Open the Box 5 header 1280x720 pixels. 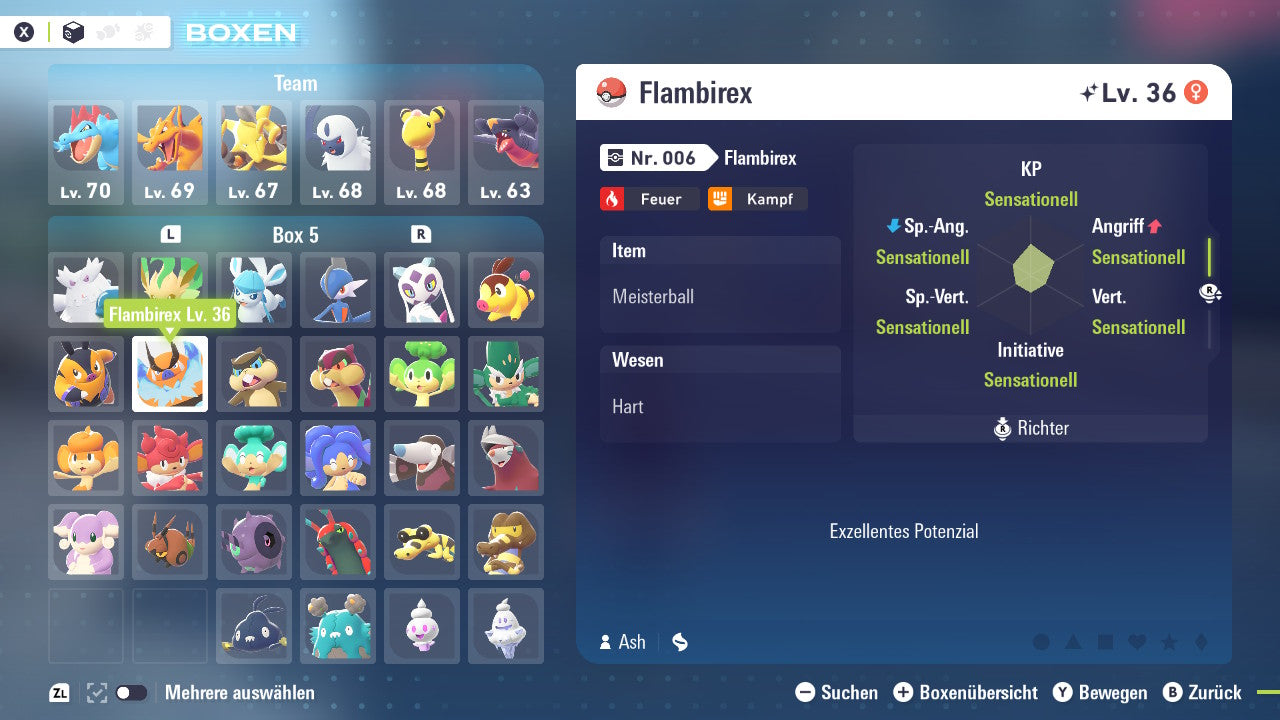pos(295,235)
